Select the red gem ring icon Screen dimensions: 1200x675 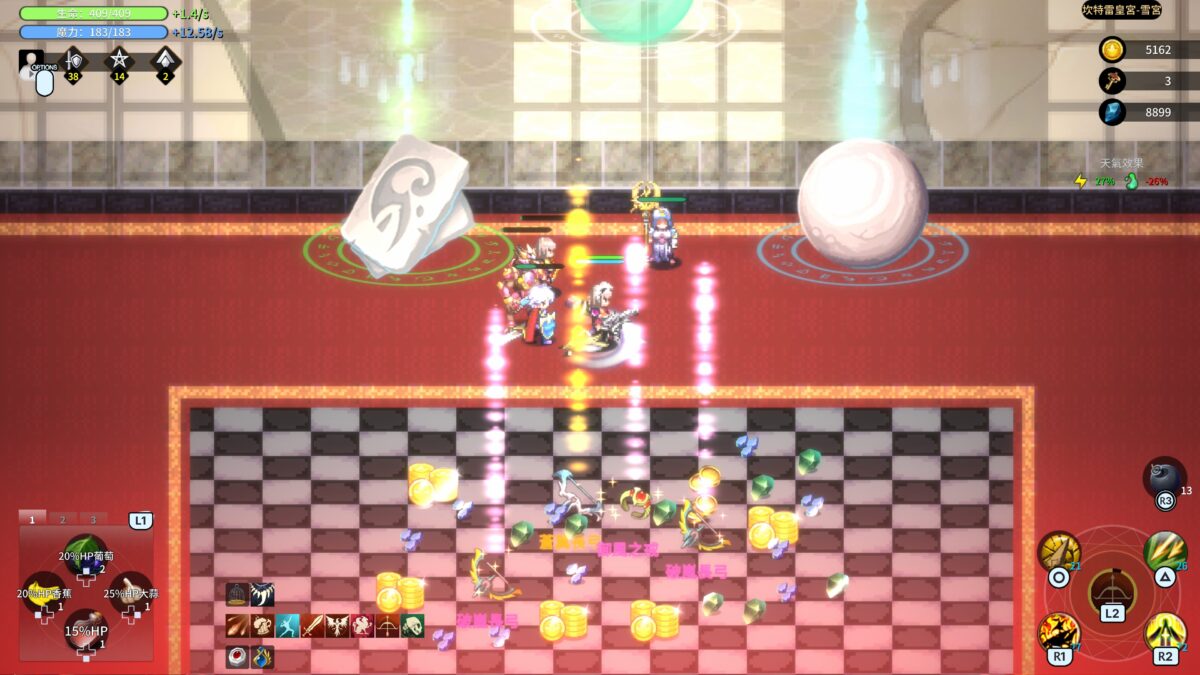(237, 658)
